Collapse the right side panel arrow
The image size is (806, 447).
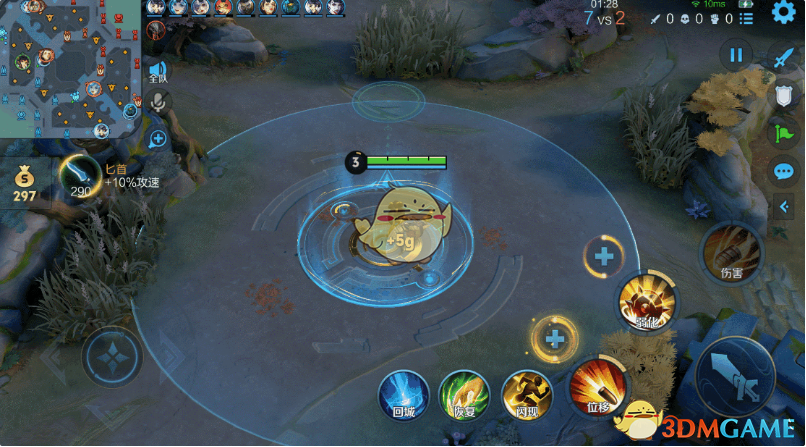784,207
